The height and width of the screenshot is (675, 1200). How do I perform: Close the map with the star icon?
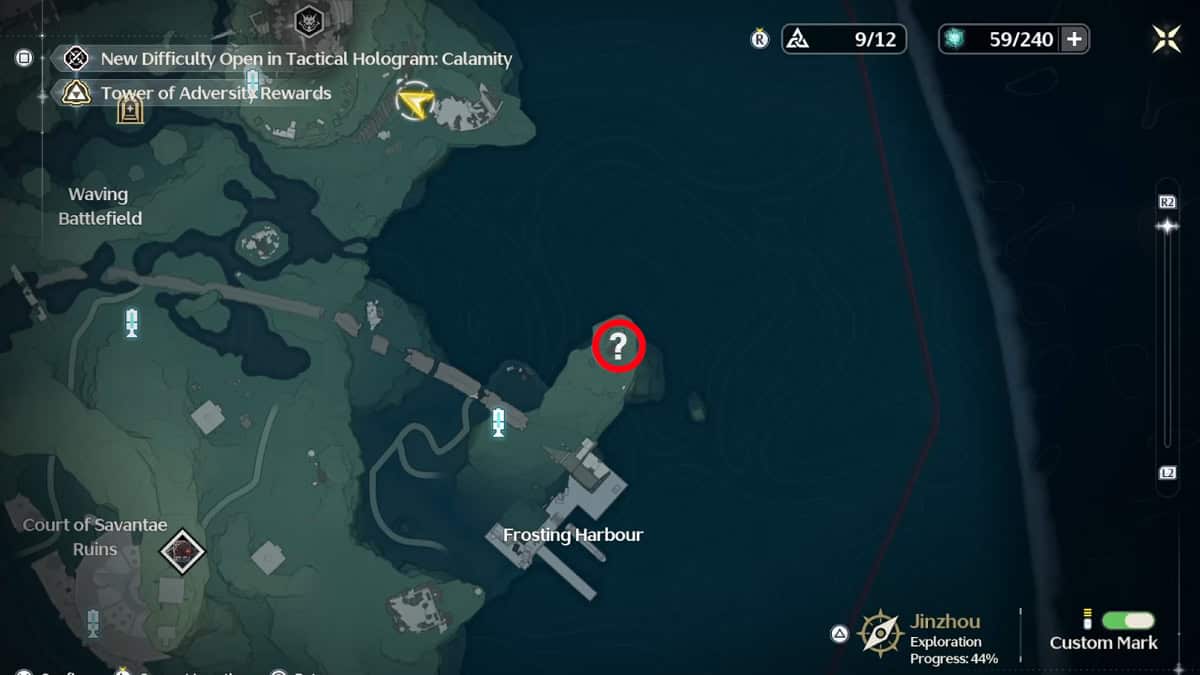point(1166,39)
